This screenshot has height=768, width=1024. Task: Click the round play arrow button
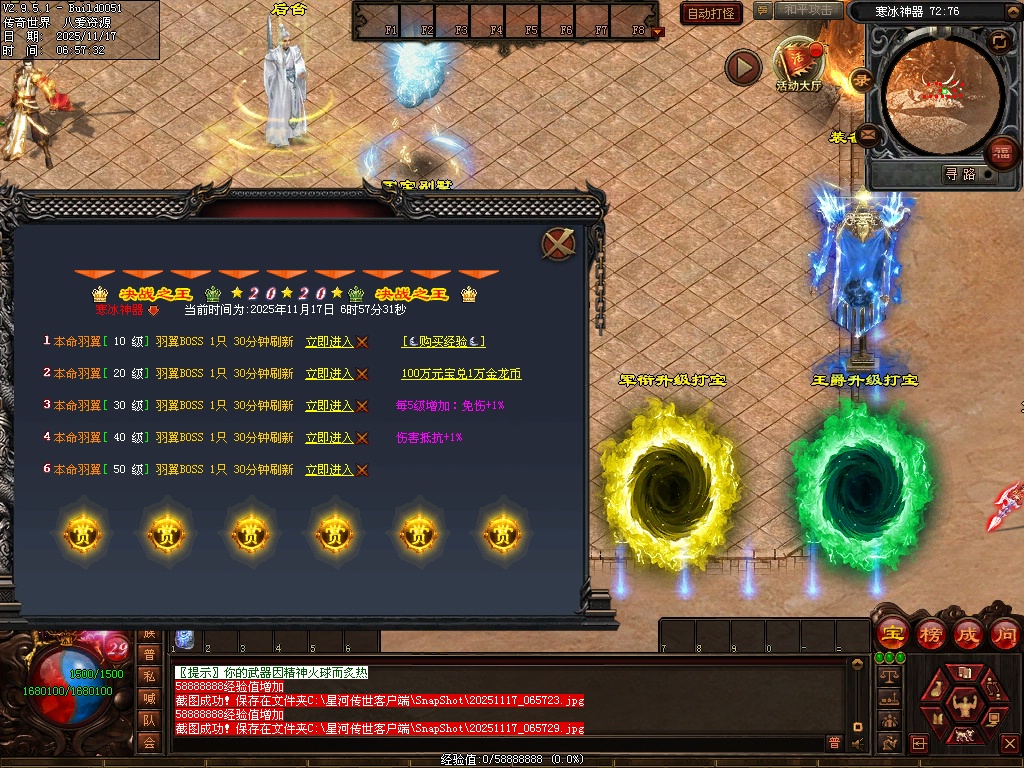tap(743, 67)
